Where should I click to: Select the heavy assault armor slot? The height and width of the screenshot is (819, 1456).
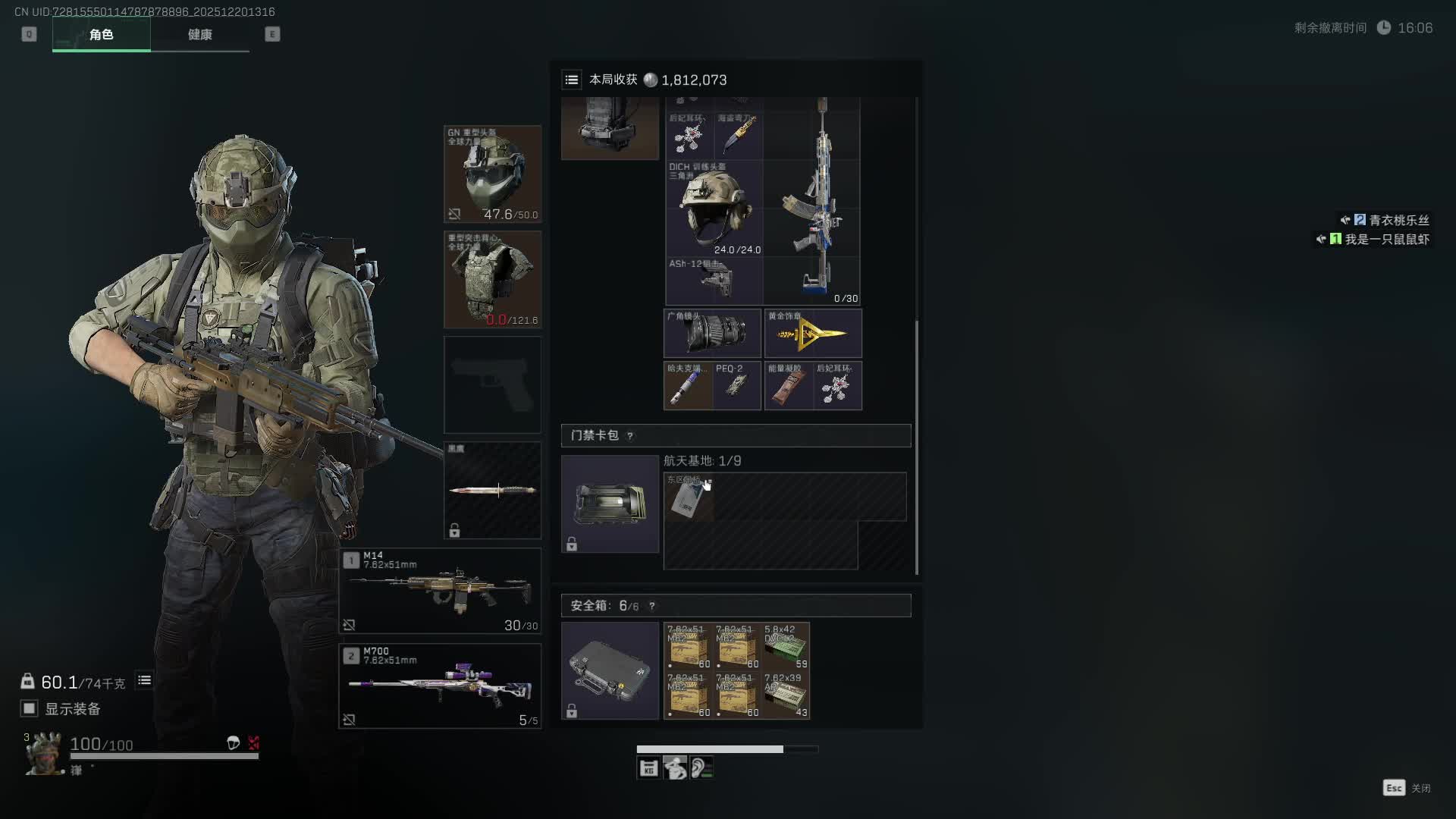tap(492, 280)
